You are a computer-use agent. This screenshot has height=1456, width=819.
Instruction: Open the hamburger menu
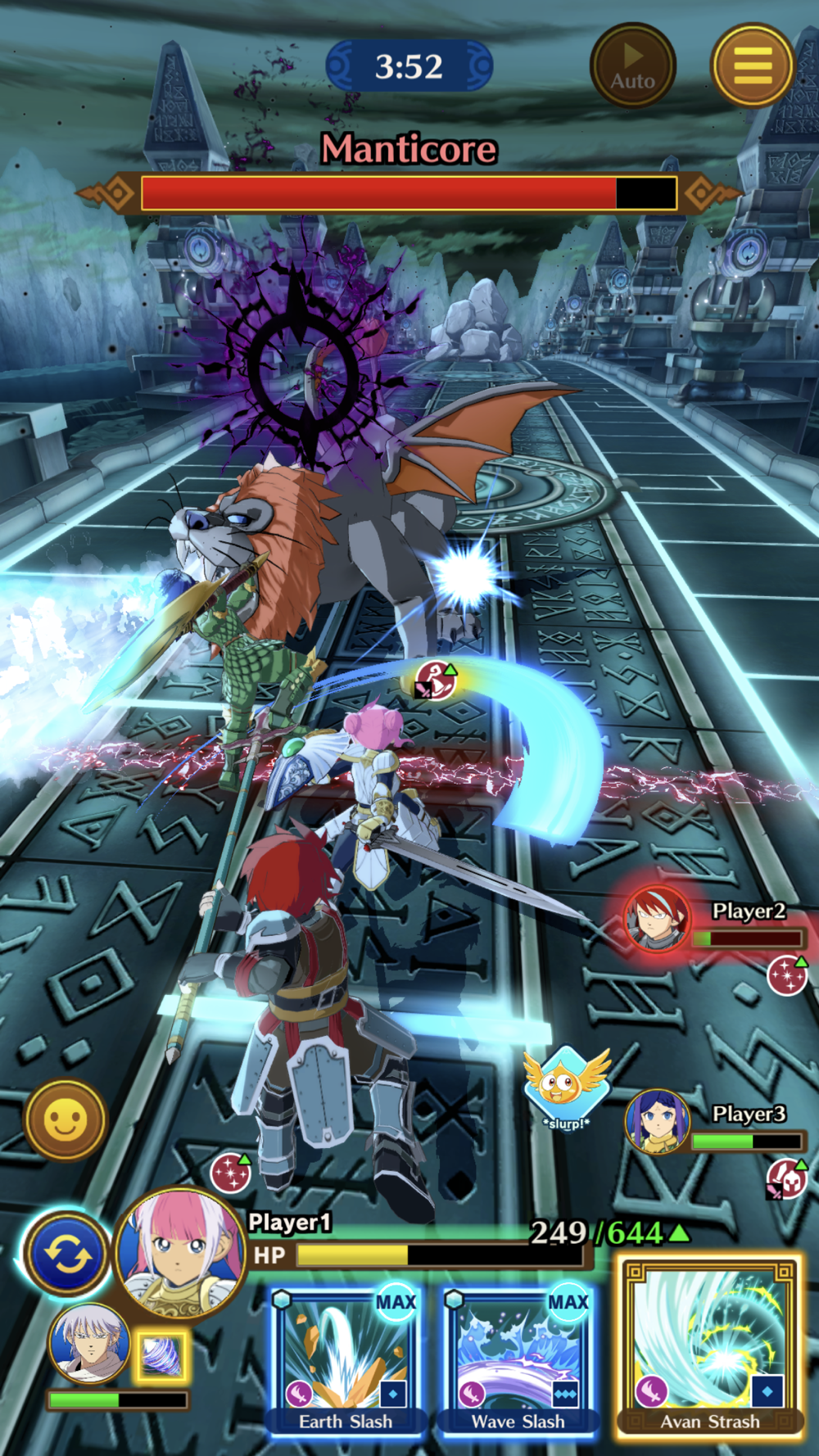coord(752,65)
